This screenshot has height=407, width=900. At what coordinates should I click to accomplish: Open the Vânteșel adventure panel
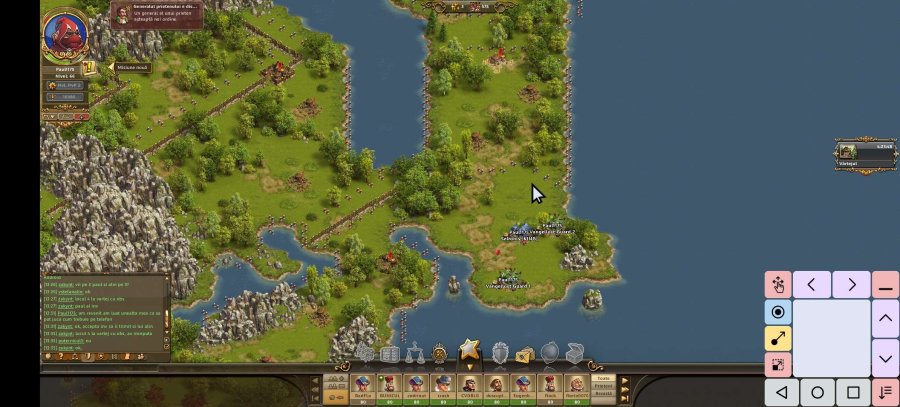[864, 153]
